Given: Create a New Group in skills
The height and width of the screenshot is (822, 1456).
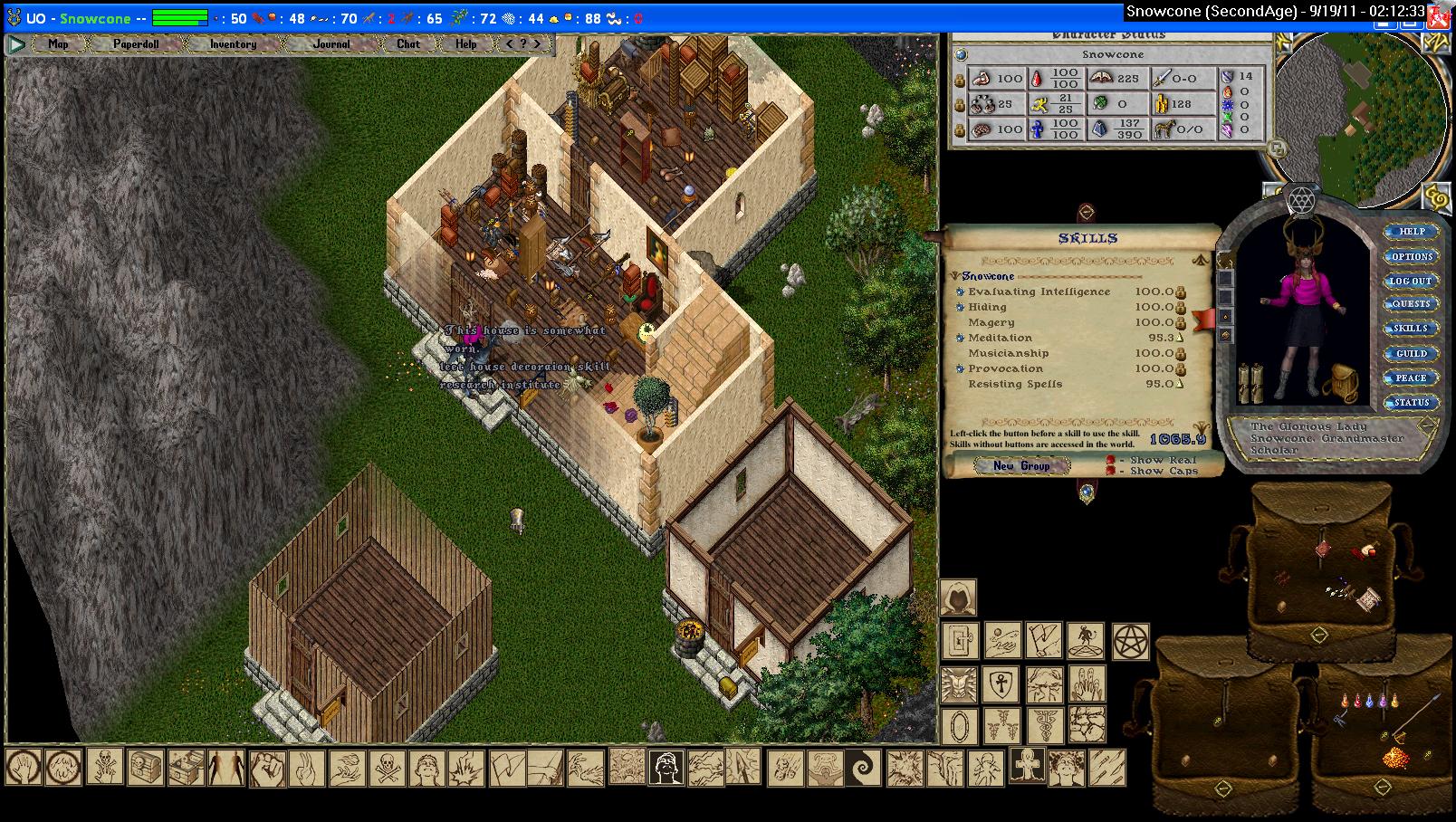Looking at the screenshot, I should 1021,465.
